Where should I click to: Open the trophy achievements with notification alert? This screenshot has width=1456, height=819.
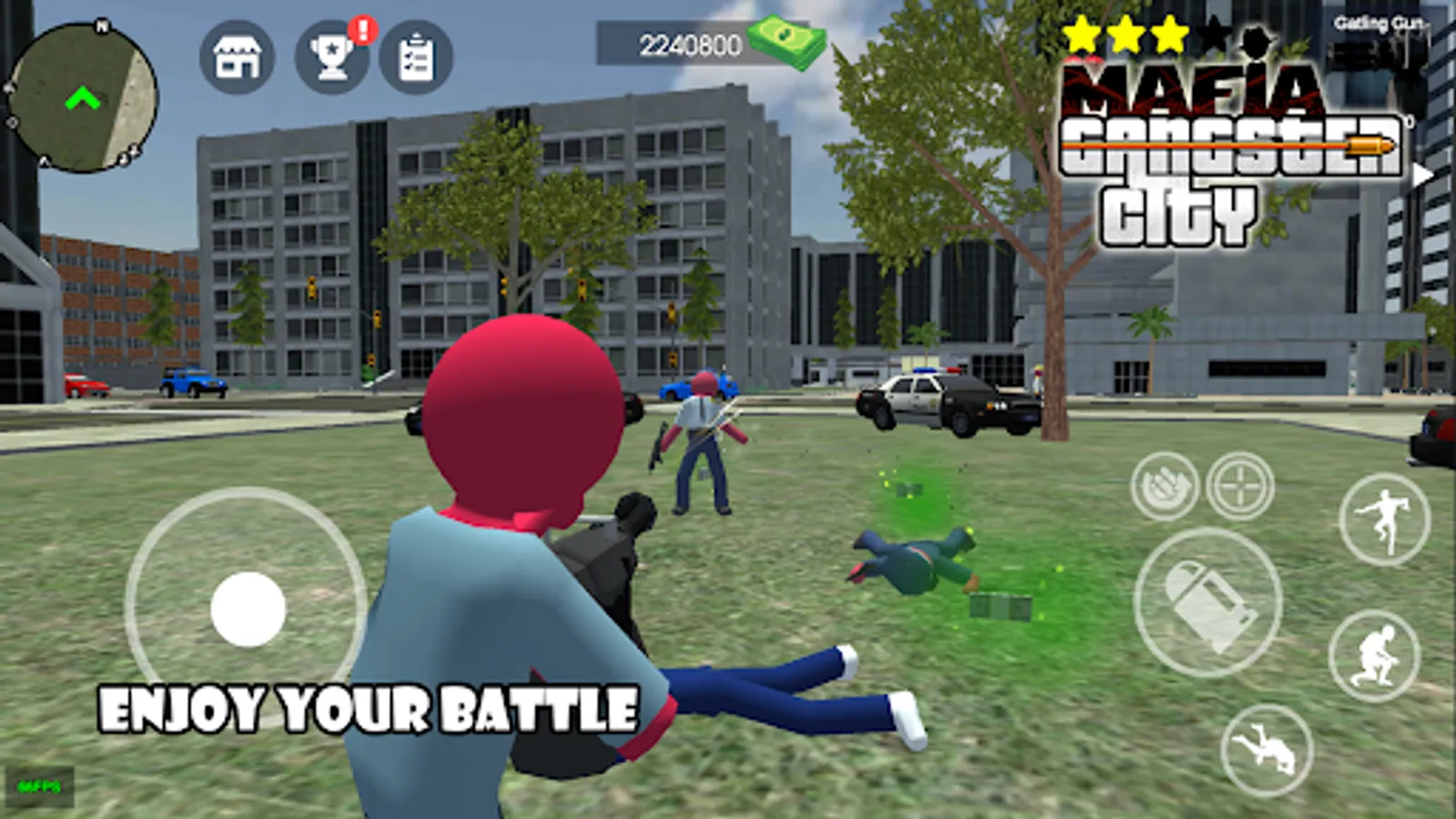336,55
